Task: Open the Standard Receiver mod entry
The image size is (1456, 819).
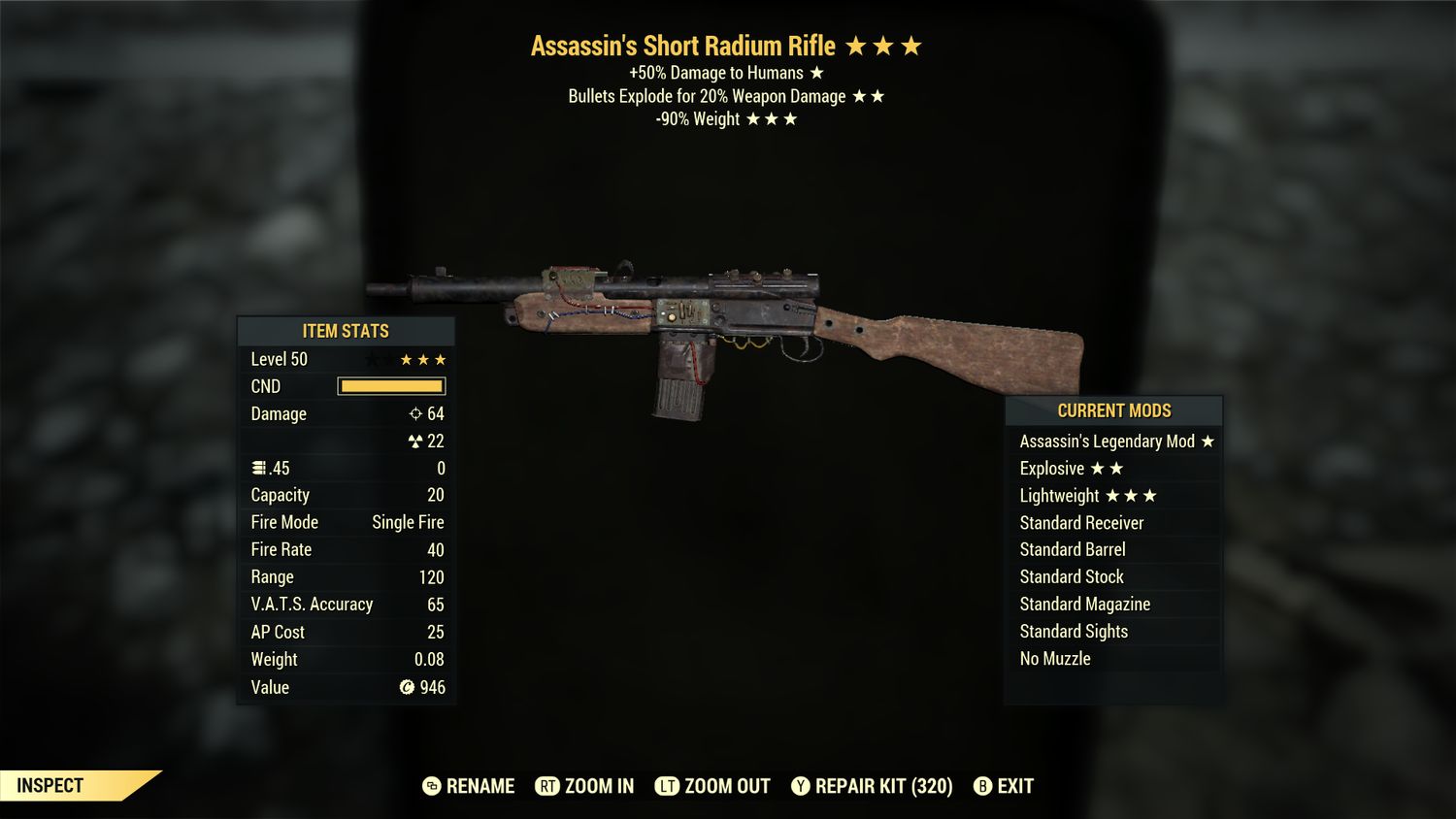Action: click(x=1080, y=522)
